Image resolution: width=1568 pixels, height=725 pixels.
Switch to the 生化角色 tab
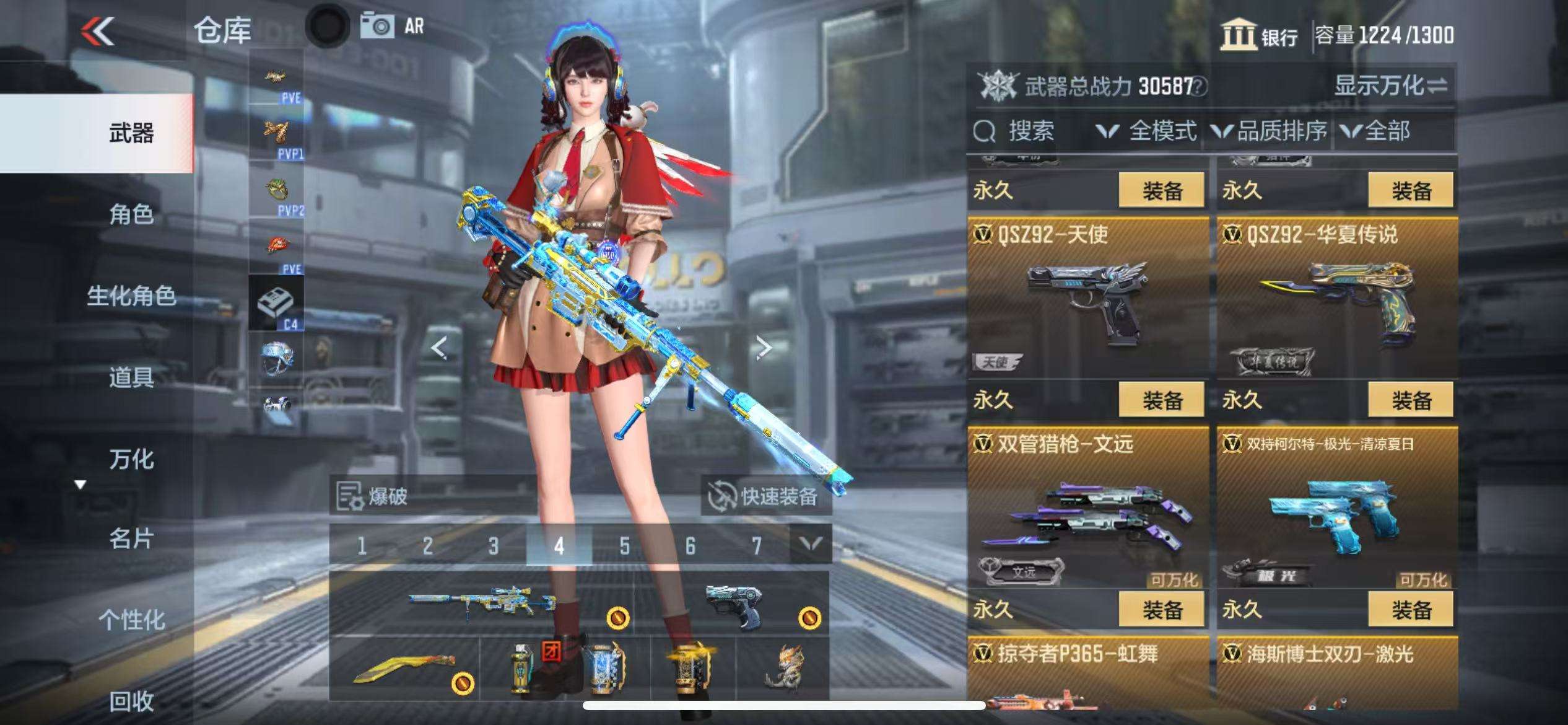131,296
